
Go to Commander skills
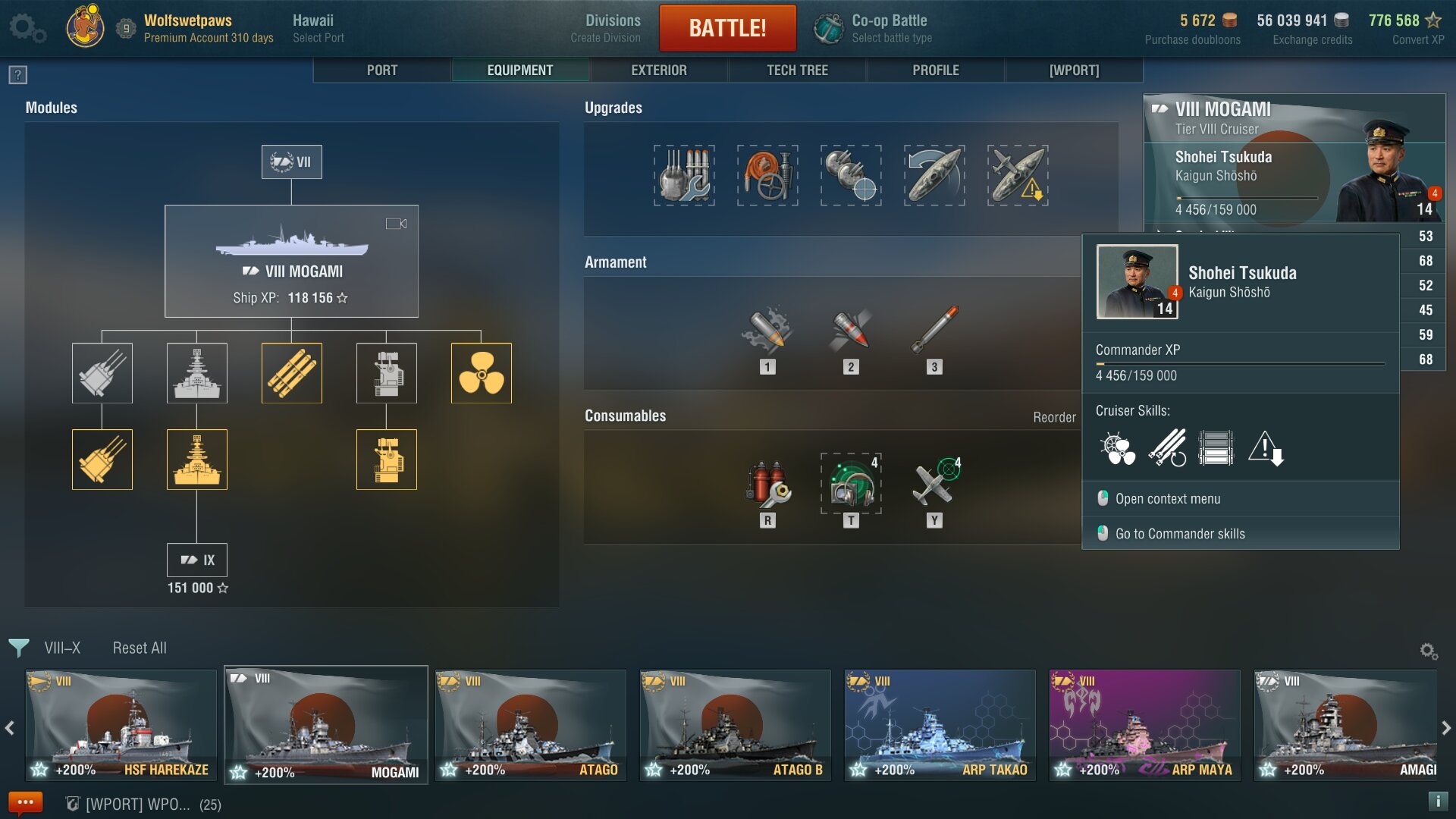coord(1180,534)
